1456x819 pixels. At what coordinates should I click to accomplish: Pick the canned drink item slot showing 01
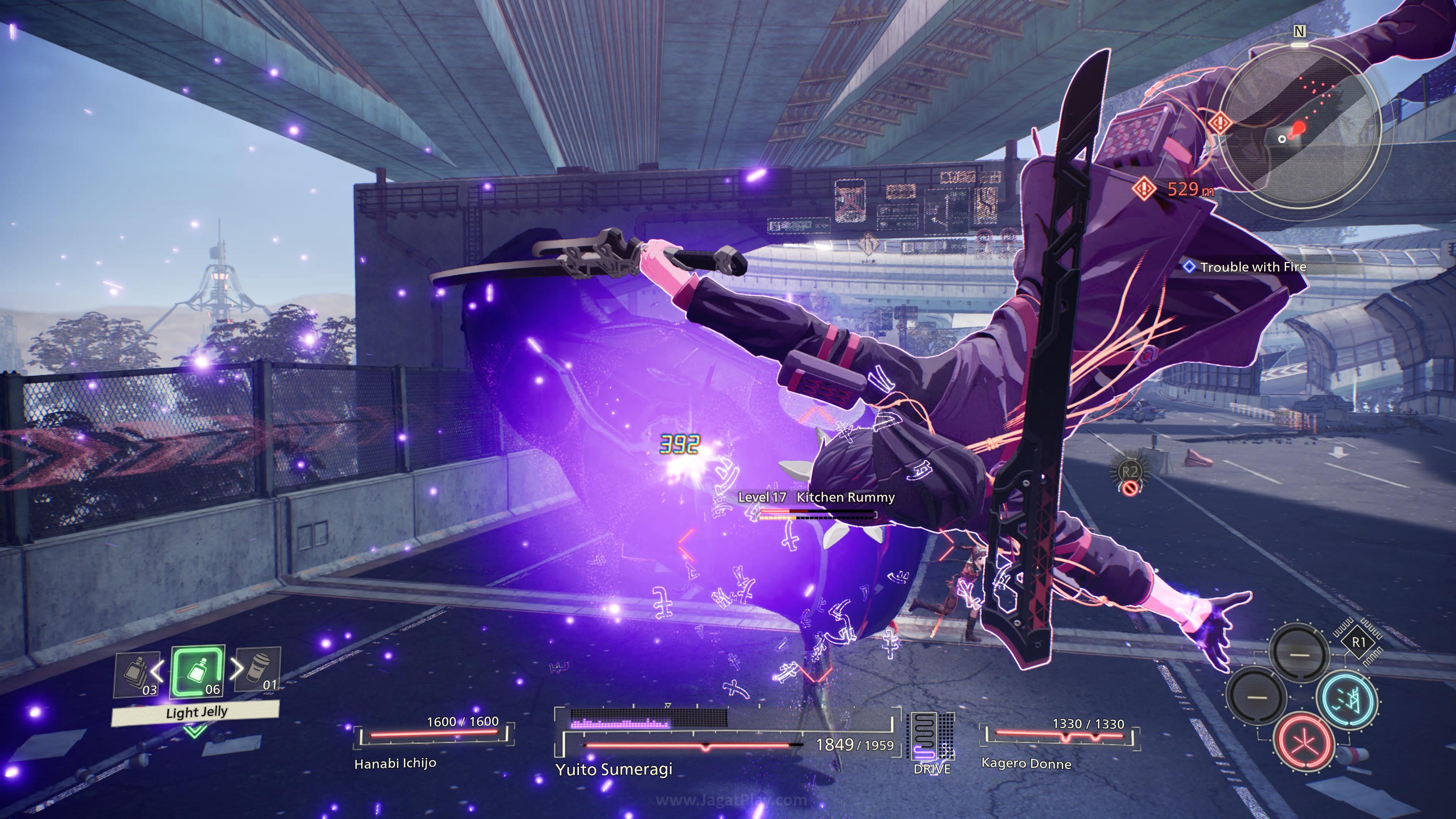tap(259, 670)
